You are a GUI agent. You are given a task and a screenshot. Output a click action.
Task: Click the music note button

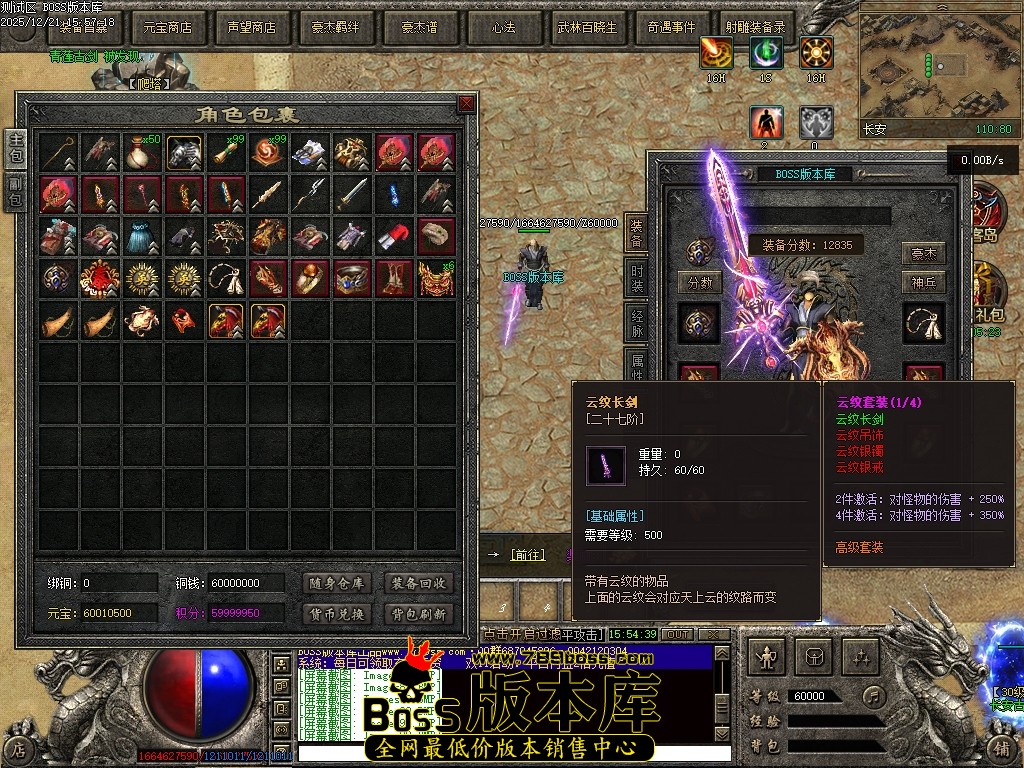[x=875, y=695]
